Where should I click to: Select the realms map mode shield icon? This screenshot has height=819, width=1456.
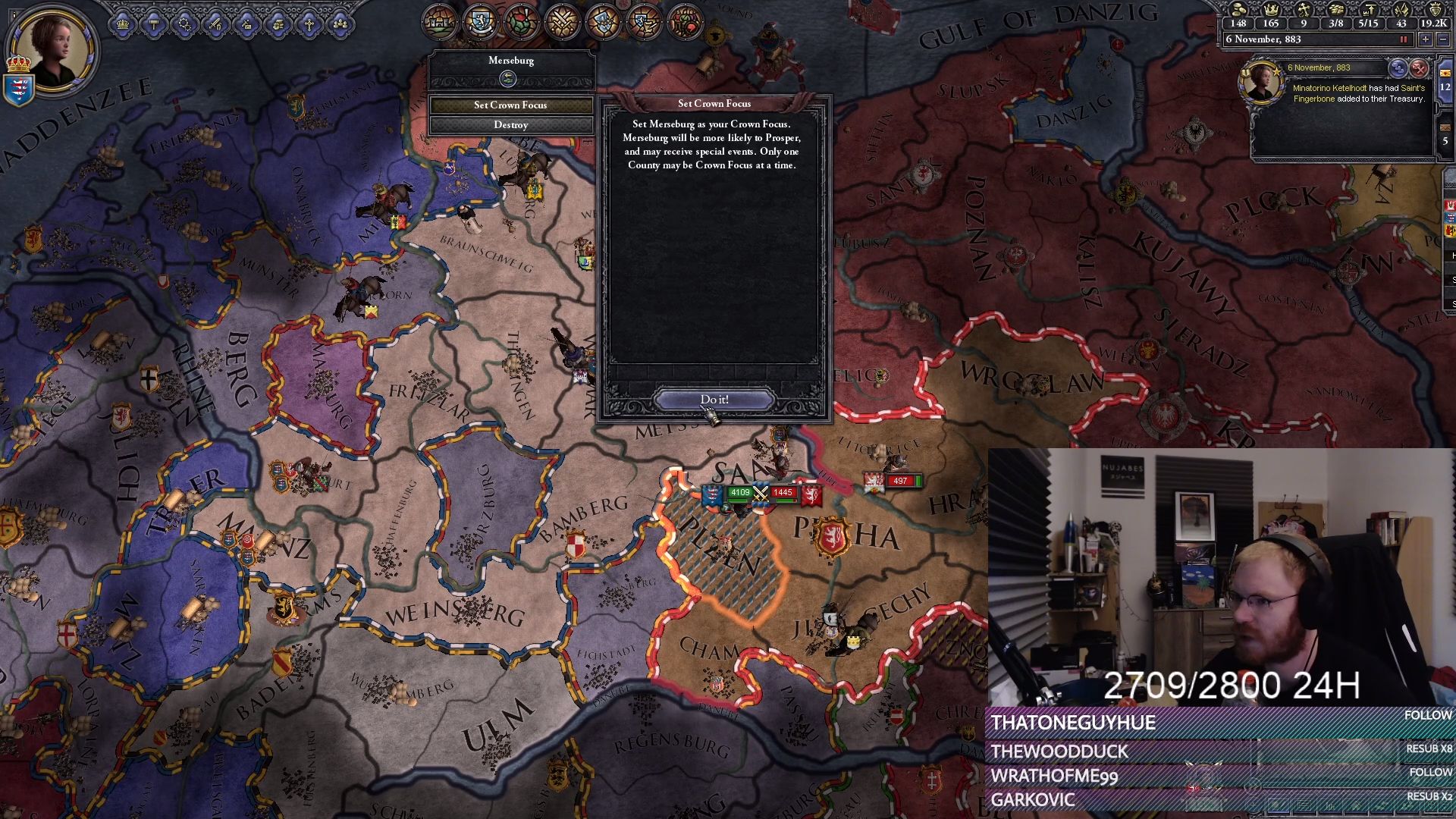click(x=479, y=20)
